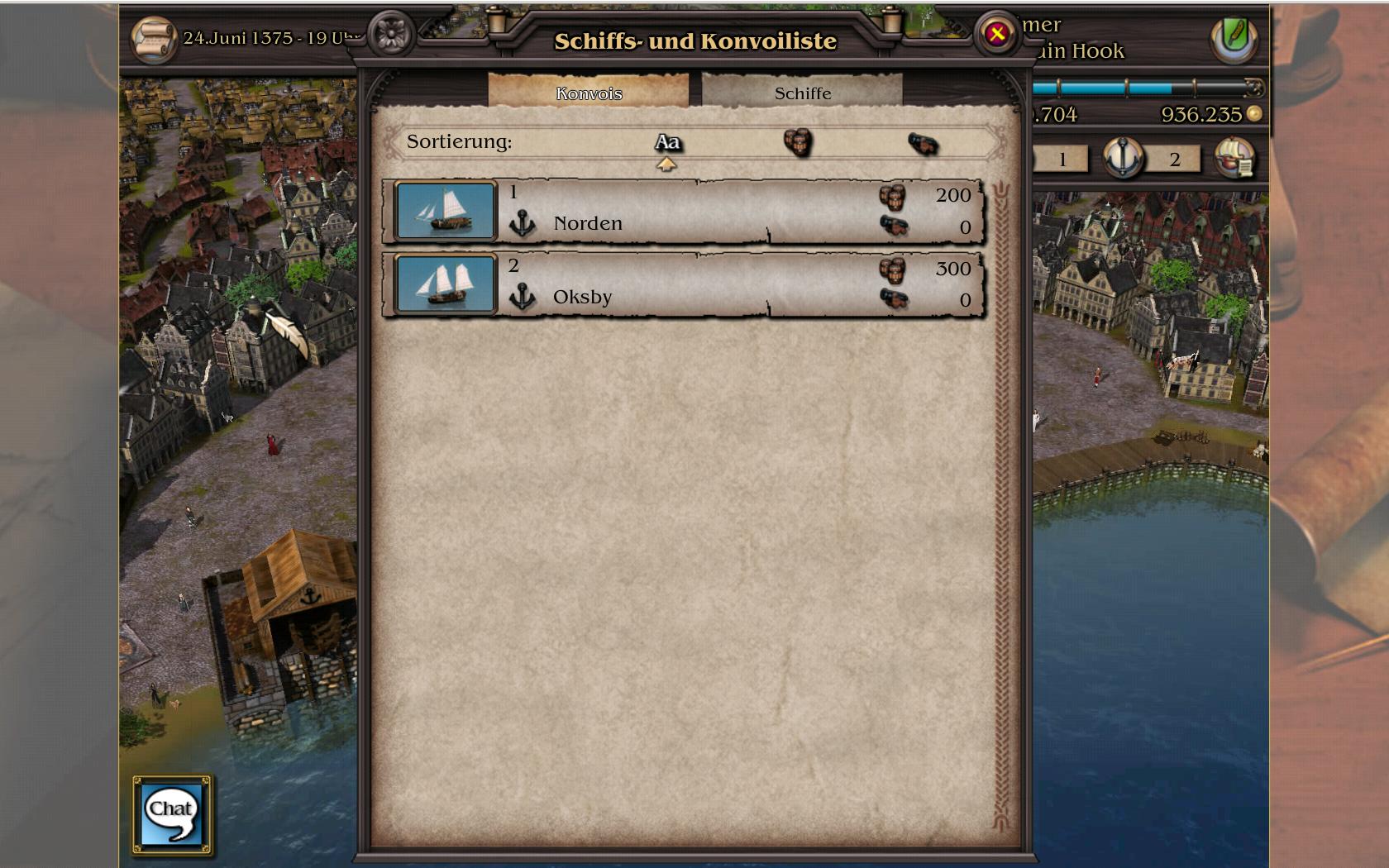Select the Konvois tab
1389x868 pixels.
point(589,93)
